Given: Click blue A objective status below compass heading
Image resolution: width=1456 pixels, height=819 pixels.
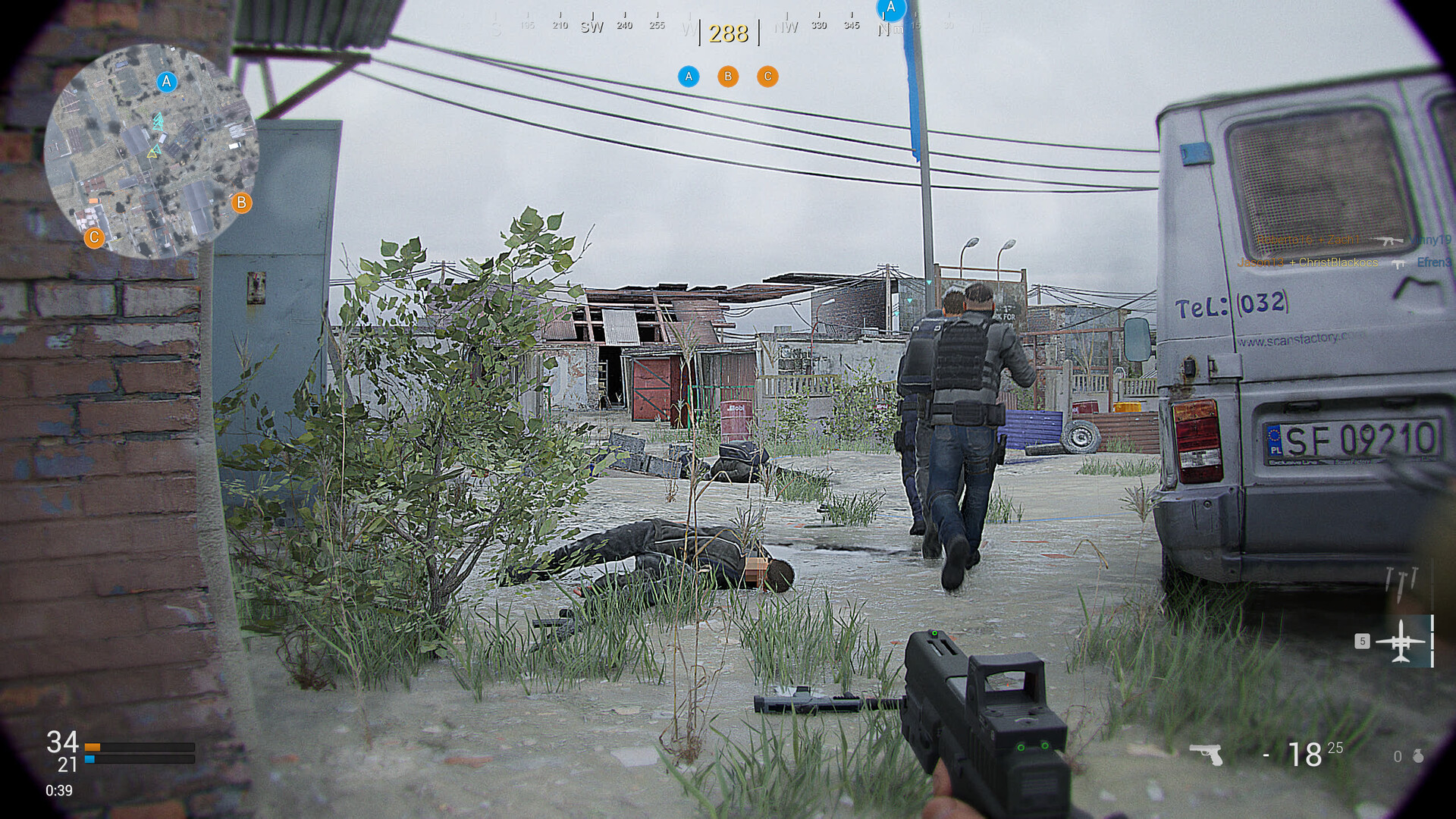Looking at the screenshot, I should [689, 76].
